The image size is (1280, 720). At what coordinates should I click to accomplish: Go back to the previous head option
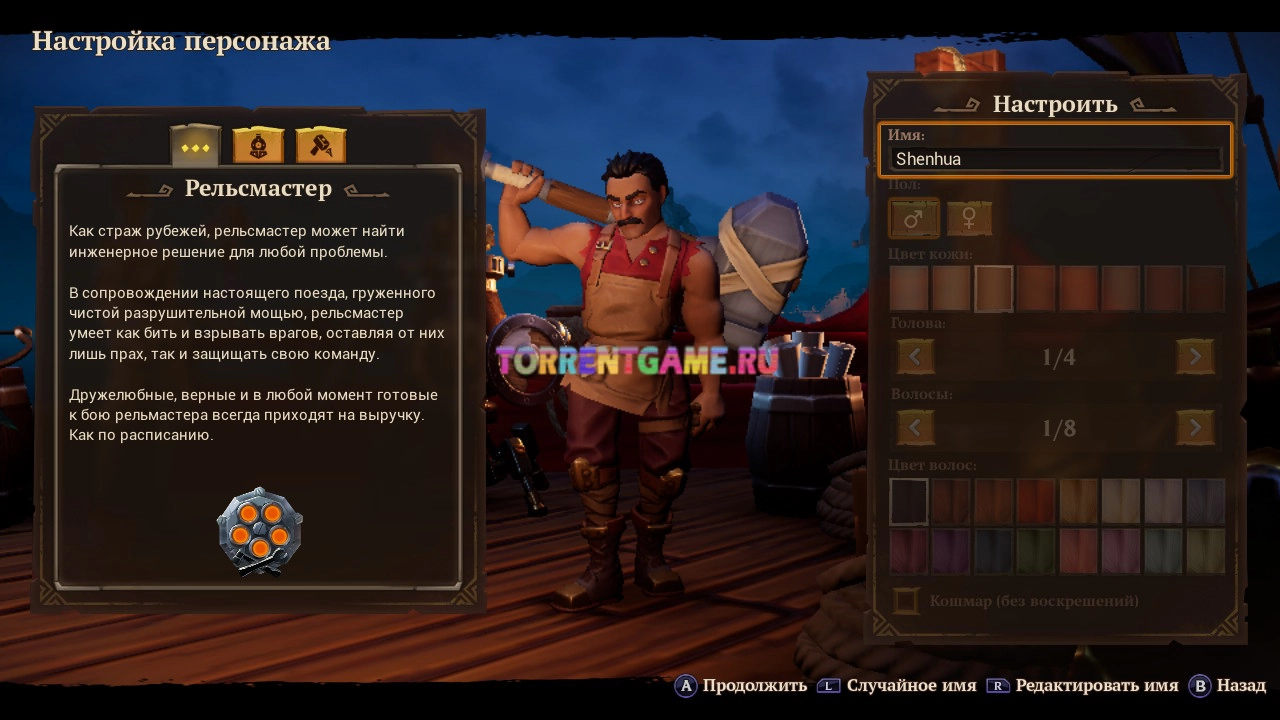pyautogui.click(x=915, y=356)
